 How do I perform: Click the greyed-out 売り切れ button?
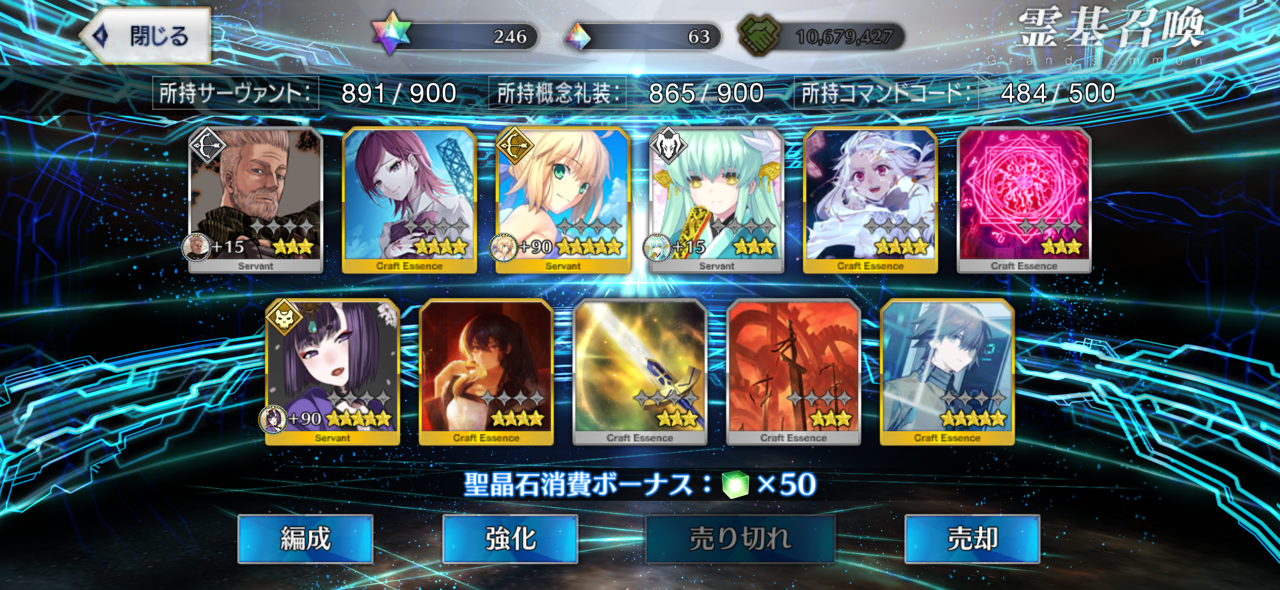tap(740, 540)
